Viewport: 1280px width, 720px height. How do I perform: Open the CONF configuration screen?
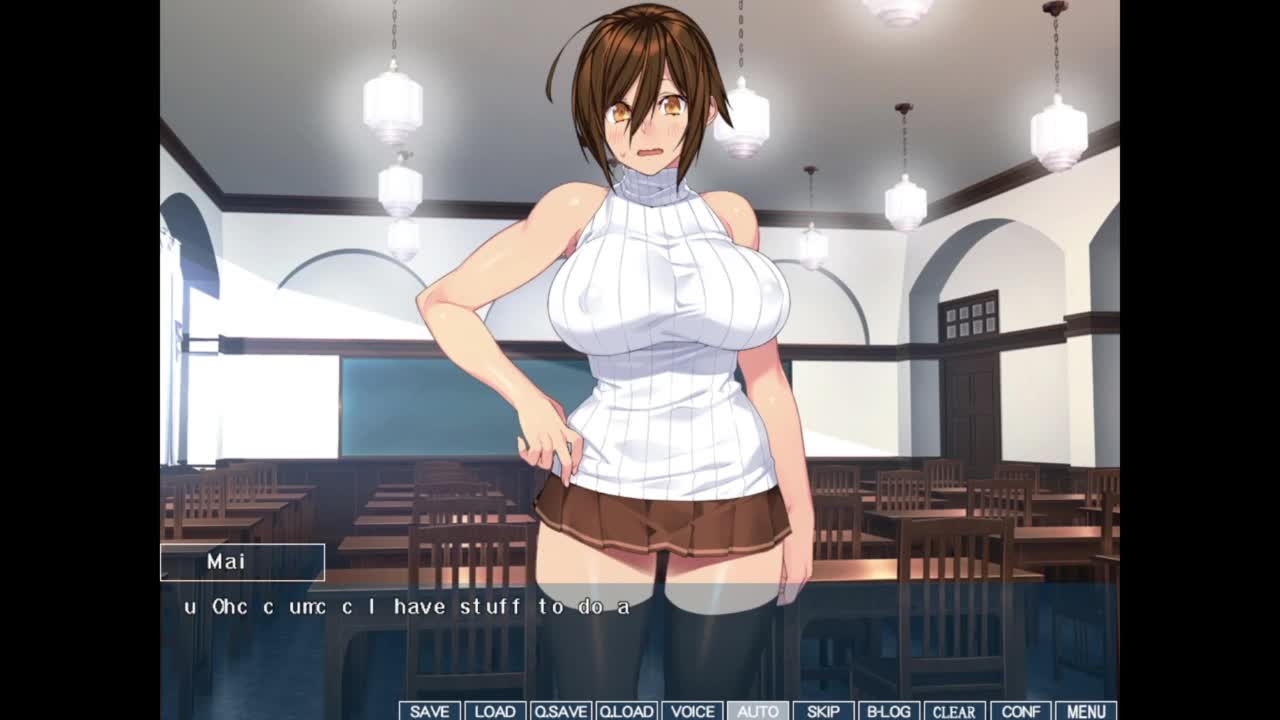pos(1020,711)
